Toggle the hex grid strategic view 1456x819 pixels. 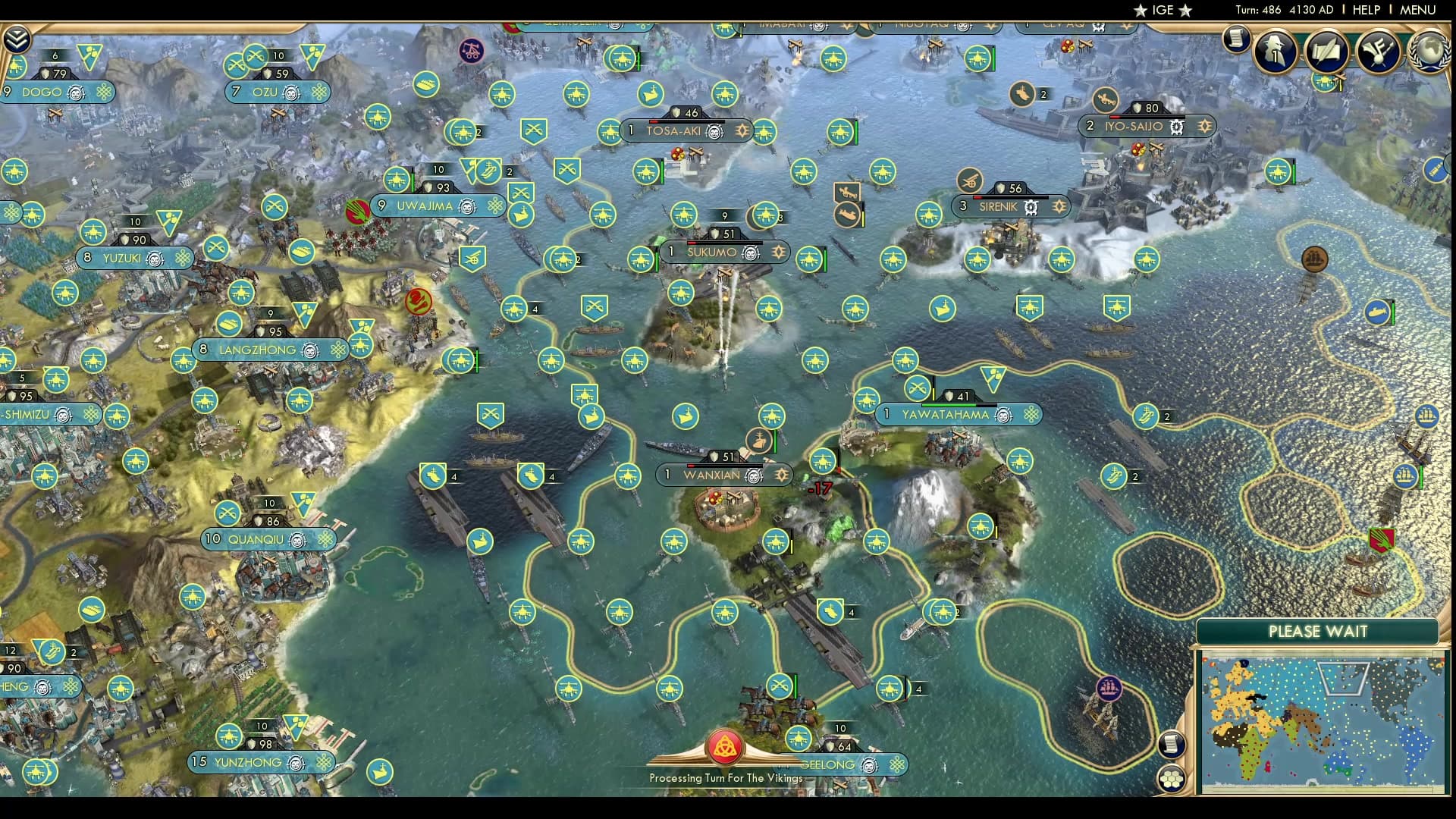point(1172,779)
